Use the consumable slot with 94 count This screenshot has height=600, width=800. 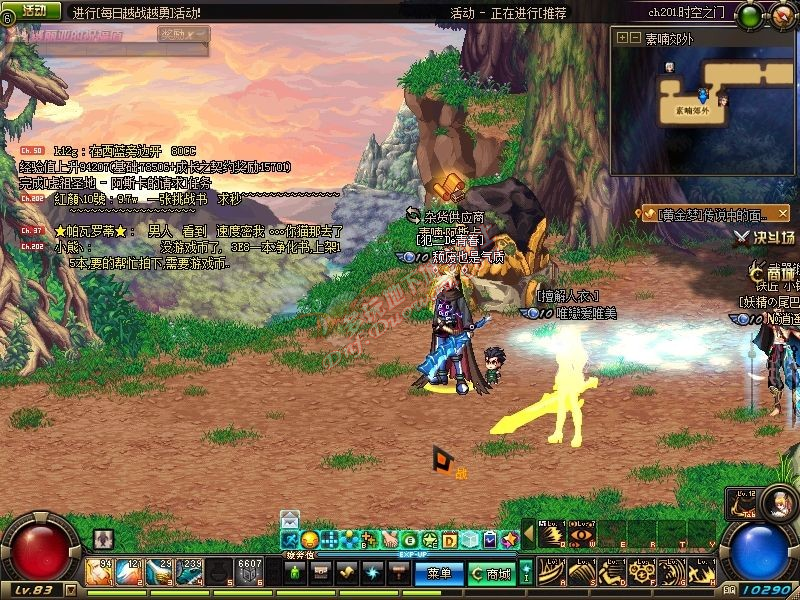(99, 572)
